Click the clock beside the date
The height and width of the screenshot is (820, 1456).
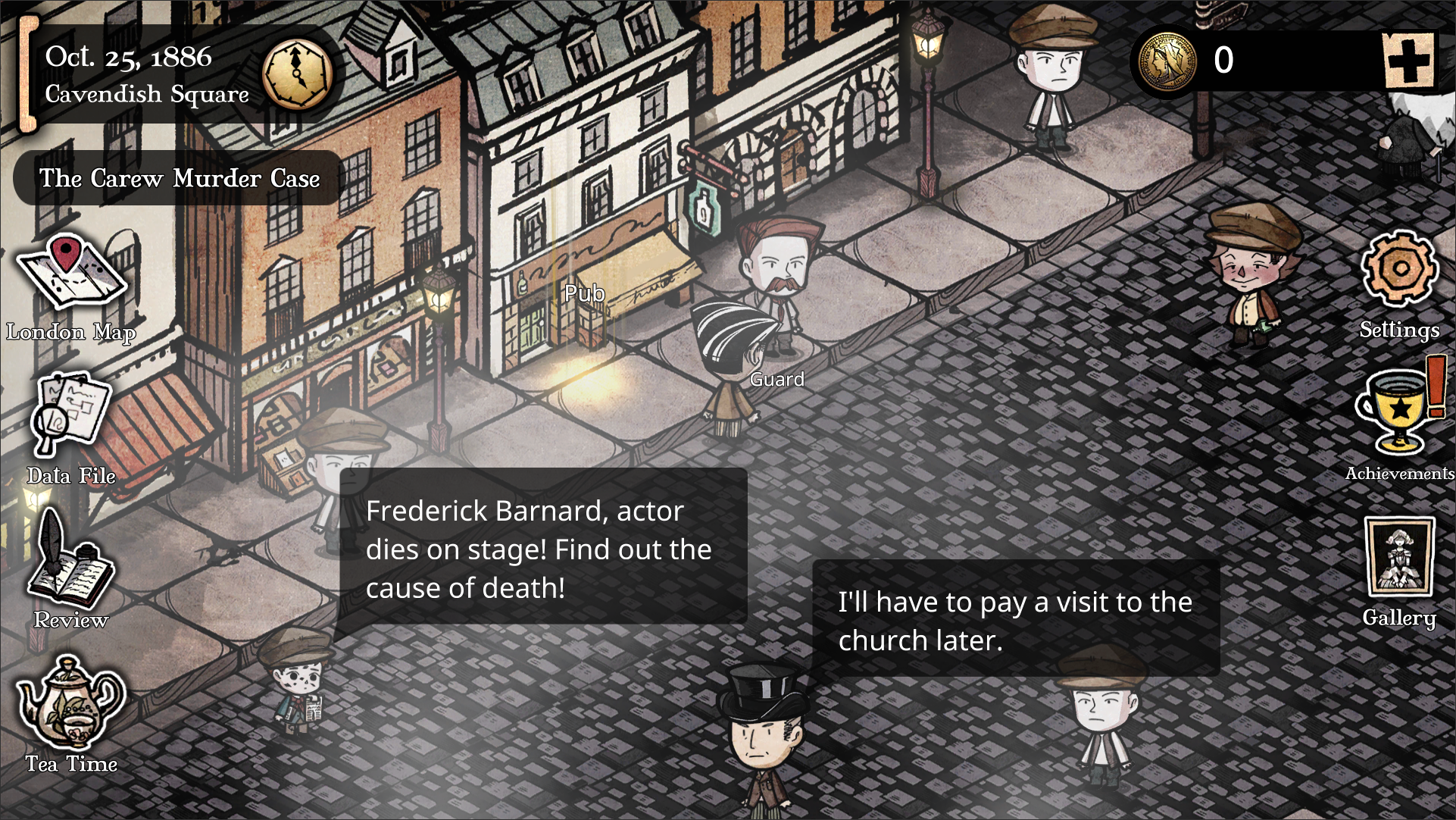coord(297,73)
